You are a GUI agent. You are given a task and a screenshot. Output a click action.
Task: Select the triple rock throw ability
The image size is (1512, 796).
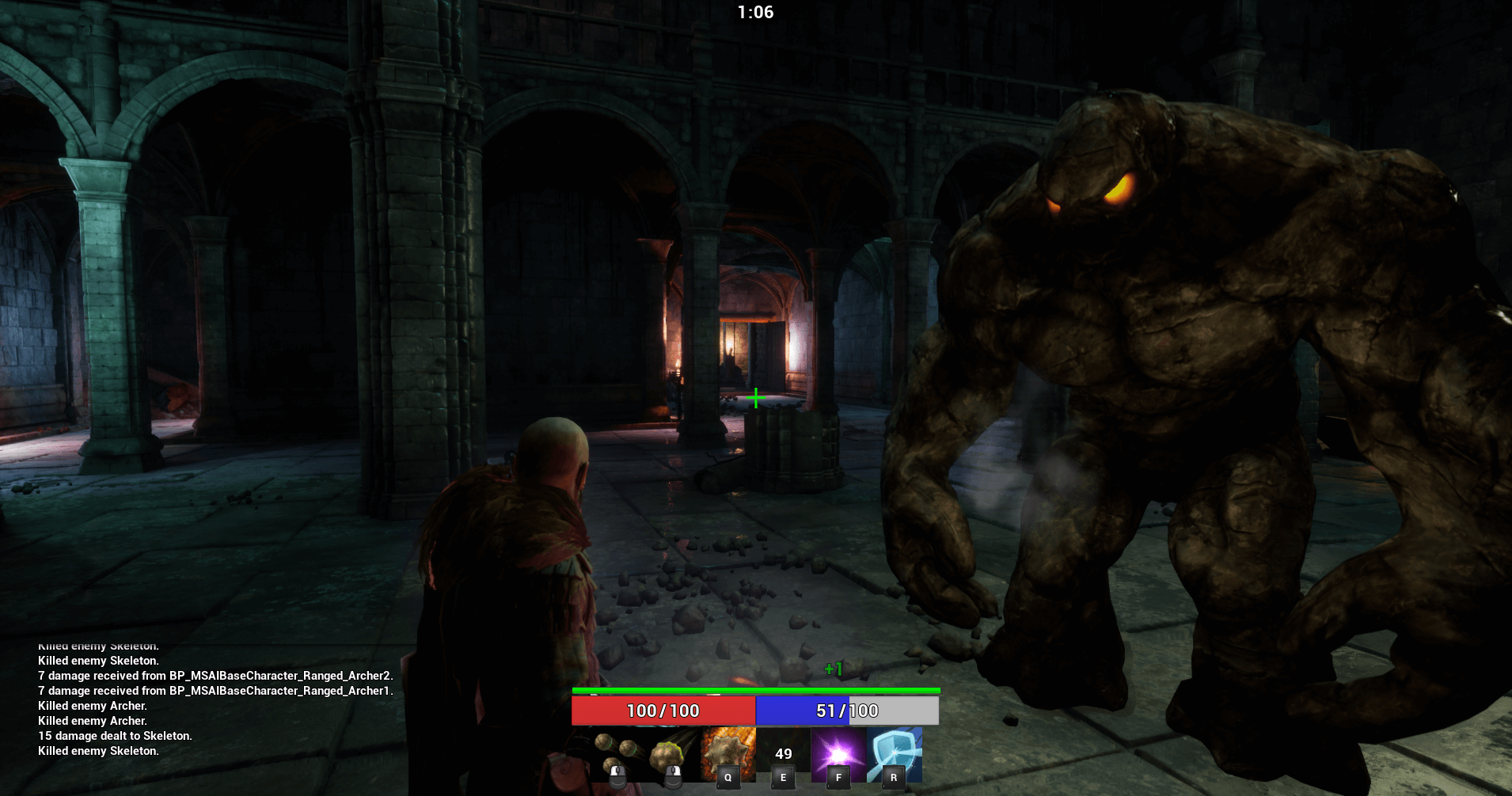[618, 755]
